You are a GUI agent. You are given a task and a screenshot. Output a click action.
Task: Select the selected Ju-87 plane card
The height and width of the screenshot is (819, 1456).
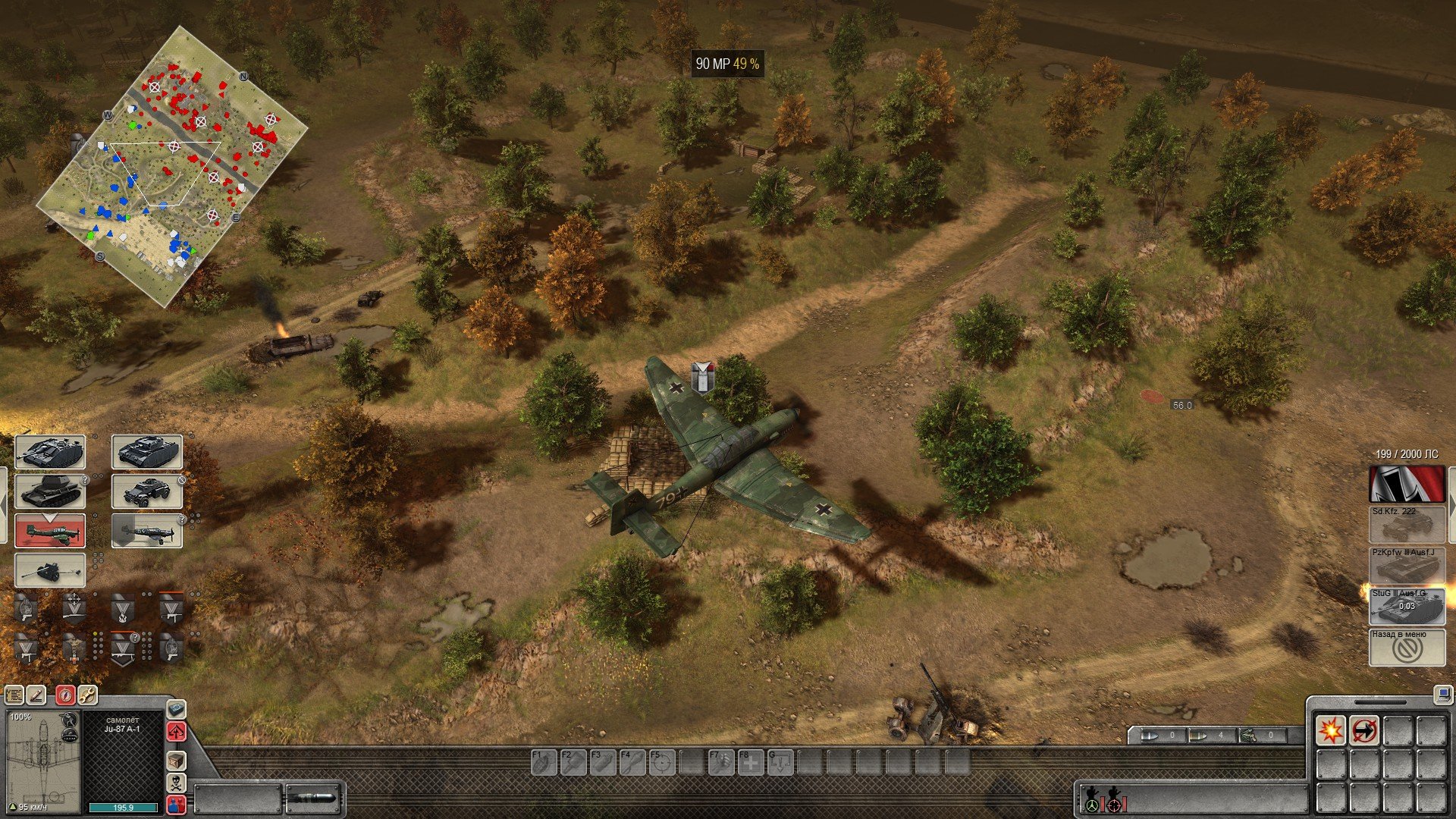(50, 530)
